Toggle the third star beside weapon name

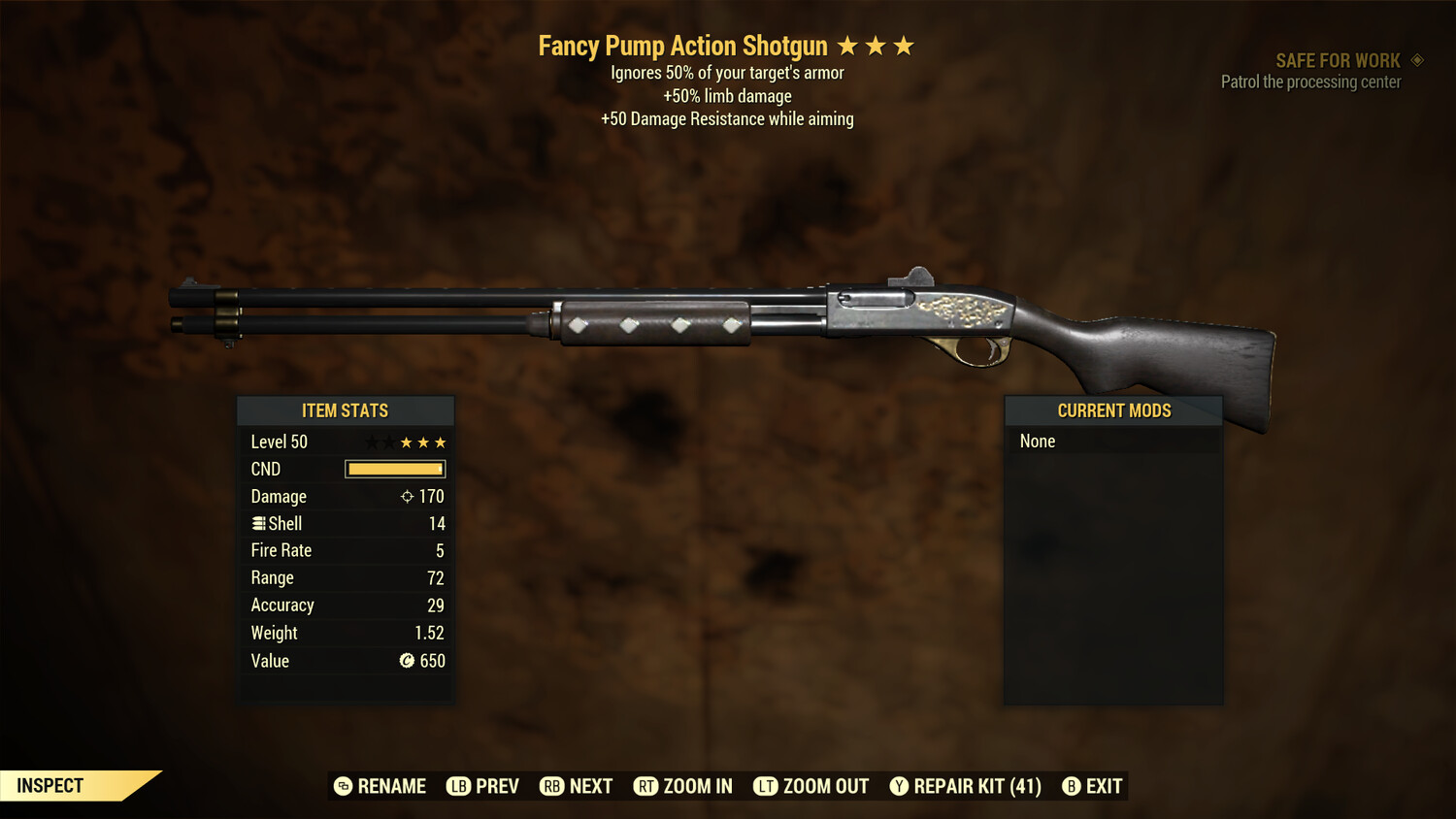point(906,45)
